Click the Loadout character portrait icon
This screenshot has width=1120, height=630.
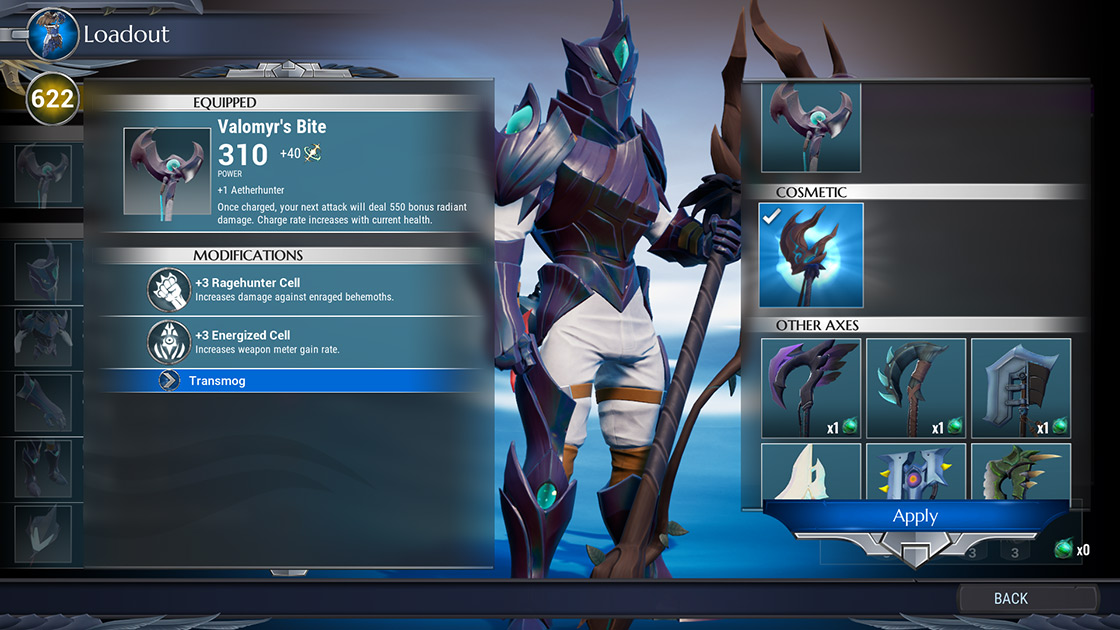pyautogui.click(x=52, y=34)
